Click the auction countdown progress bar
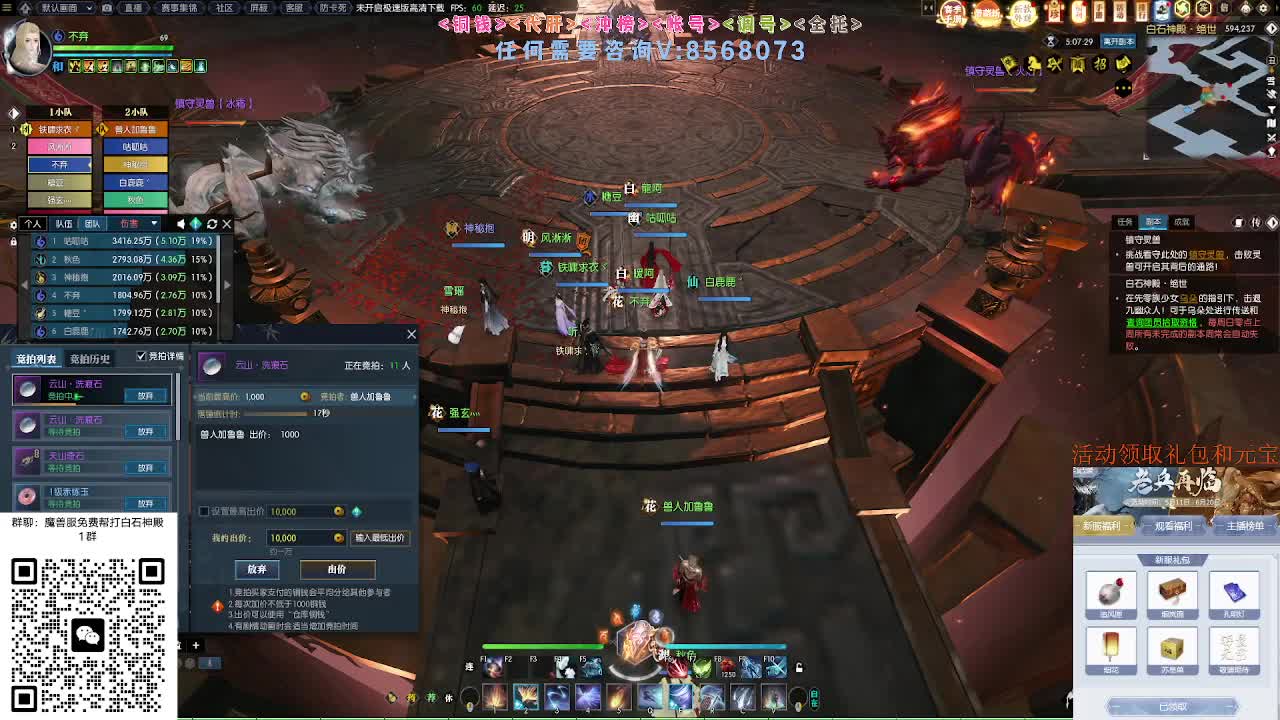Screen dimensions: 1280x720 275,413
